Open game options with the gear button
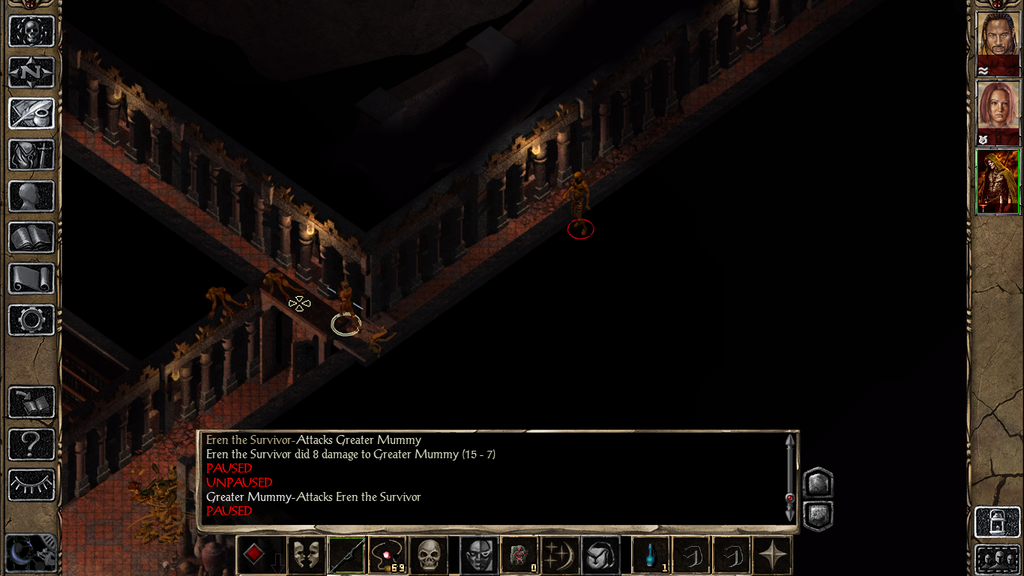 pyautogui.click(x=31, y=320)
